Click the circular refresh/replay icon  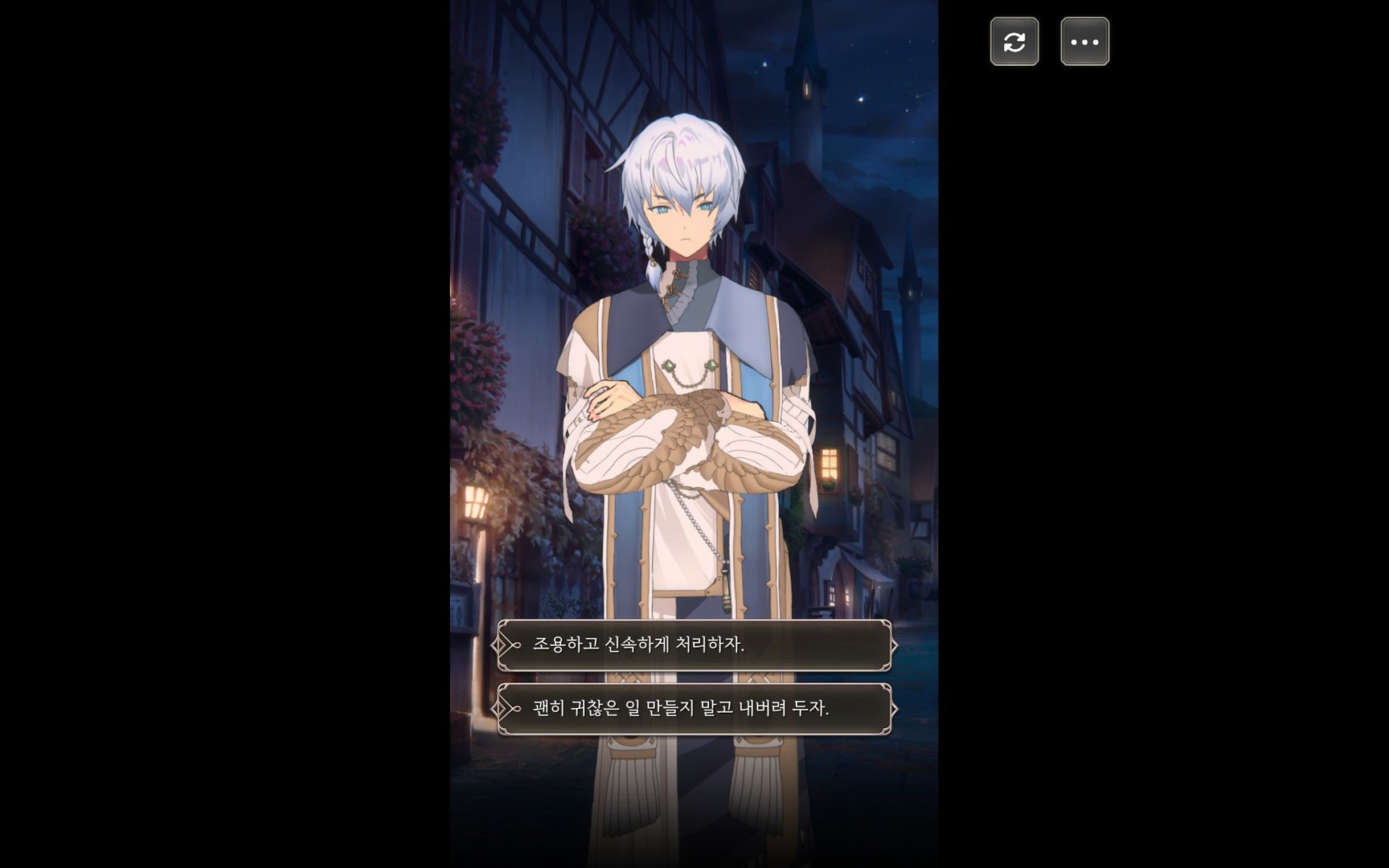1014,41
